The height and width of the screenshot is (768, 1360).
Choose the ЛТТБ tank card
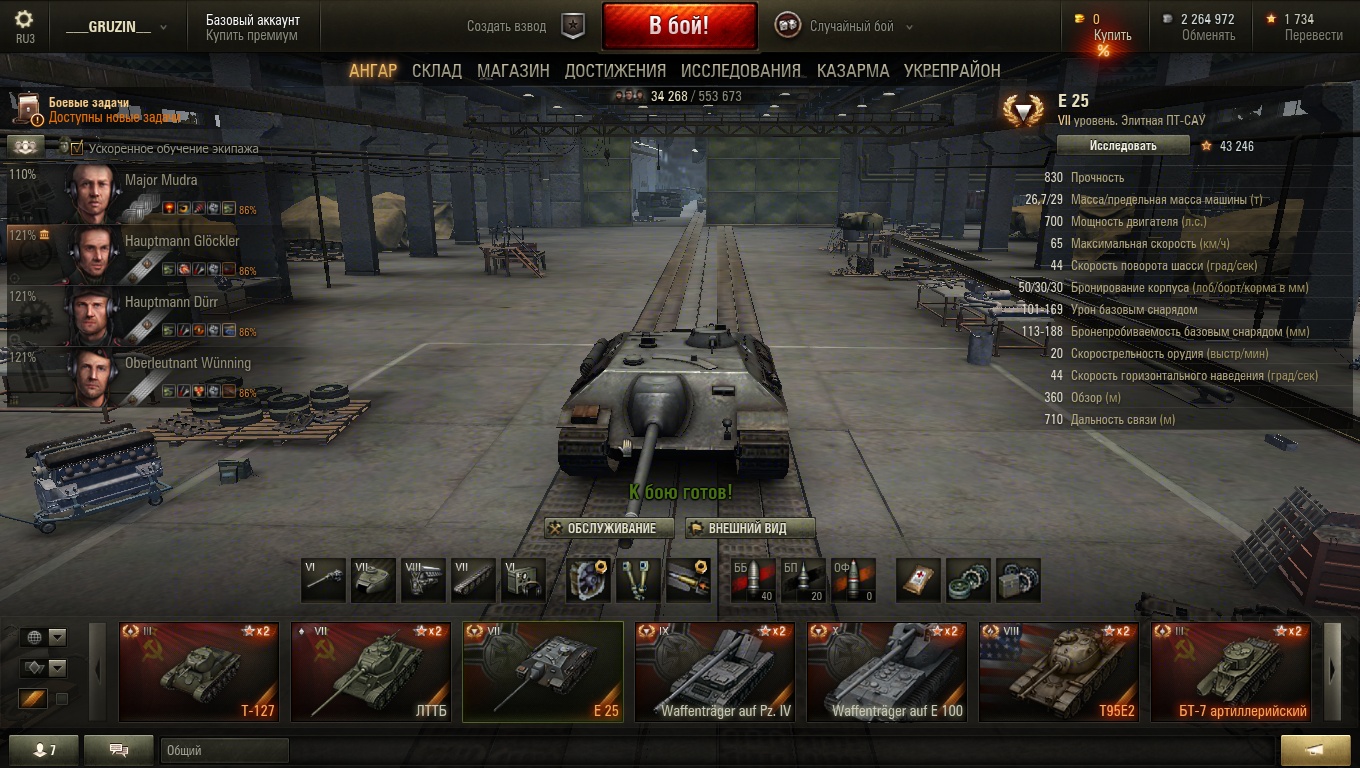click(x=370, y=671)
